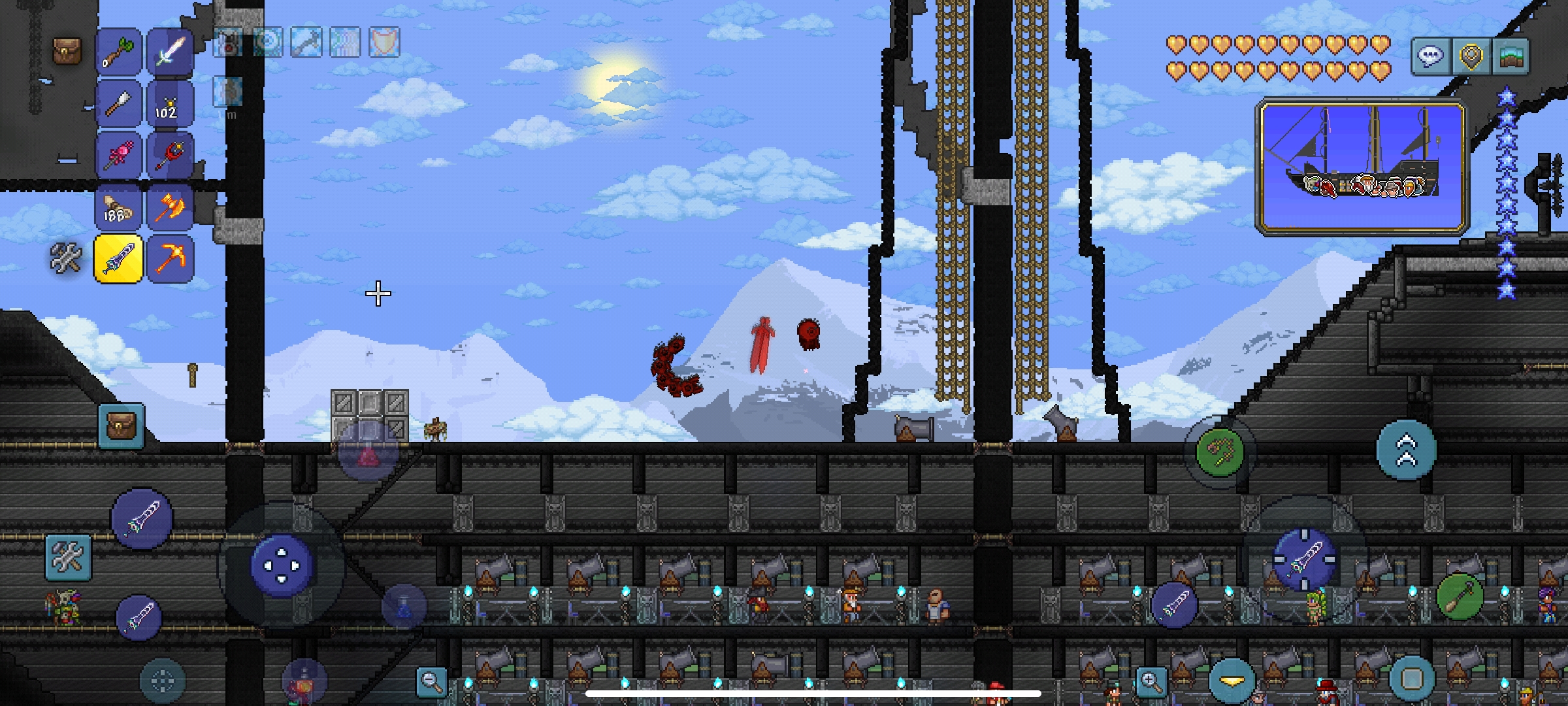Zoom in with the plus magnifier

pyautogui.click(x=1151, y=682)
